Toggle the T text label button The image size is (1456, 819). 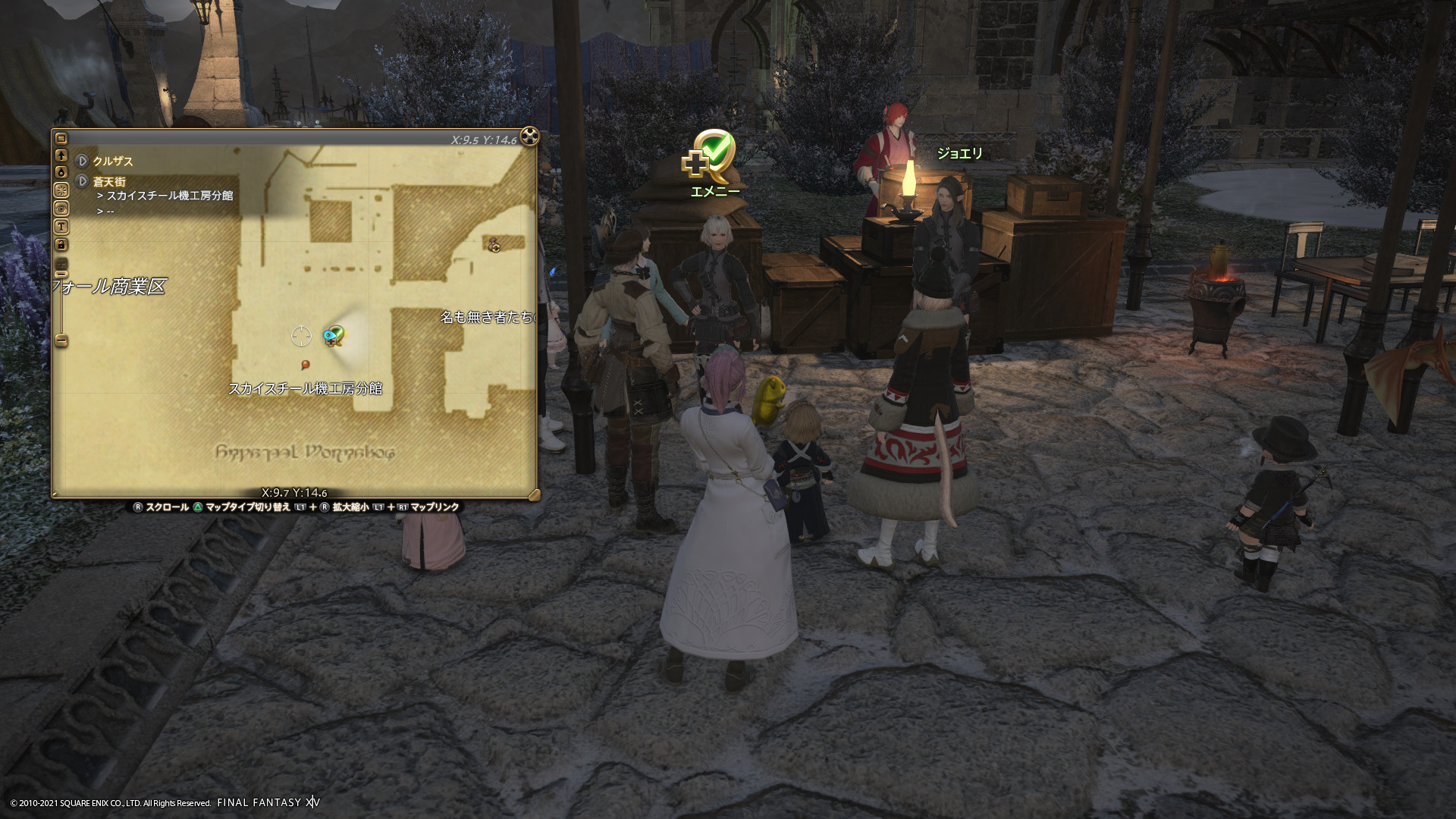point(61,227)
